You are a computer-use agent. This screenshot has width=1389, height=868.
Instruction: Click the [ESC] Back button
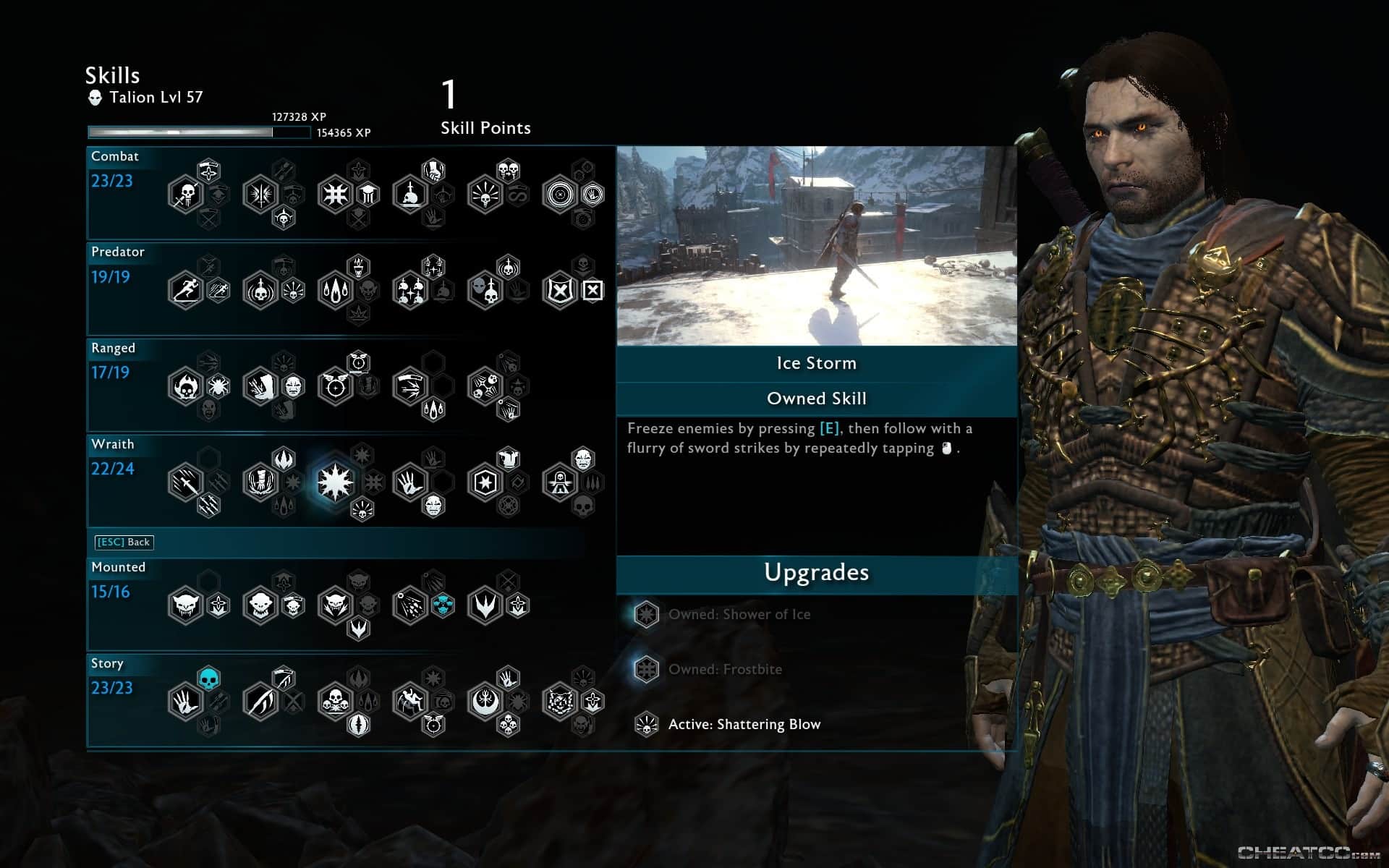click(x=124, y=542)
